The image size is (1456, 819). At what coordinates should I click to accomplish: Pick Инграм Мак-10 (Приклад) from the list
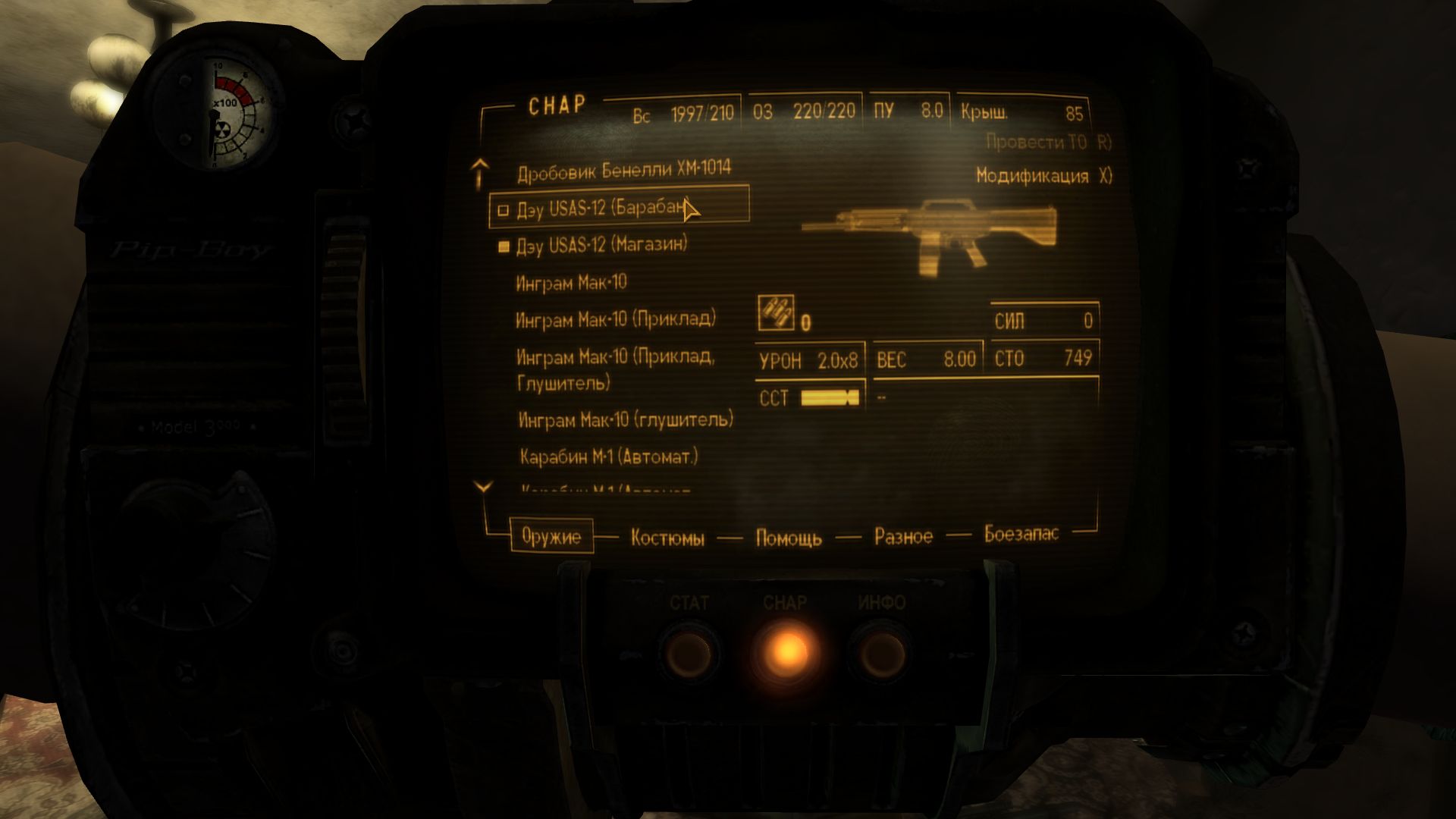(615, 319)
